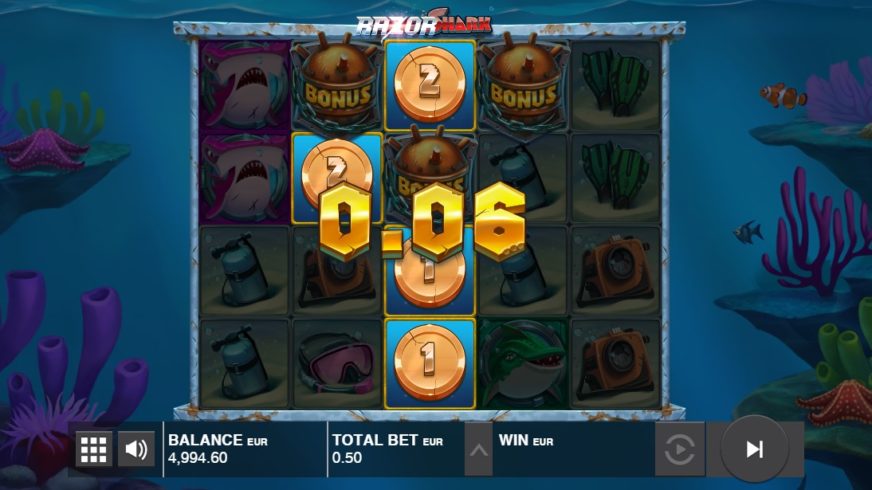The image size is (872, 490).
Task: Open the grid menu button
Action: [93, 449]
